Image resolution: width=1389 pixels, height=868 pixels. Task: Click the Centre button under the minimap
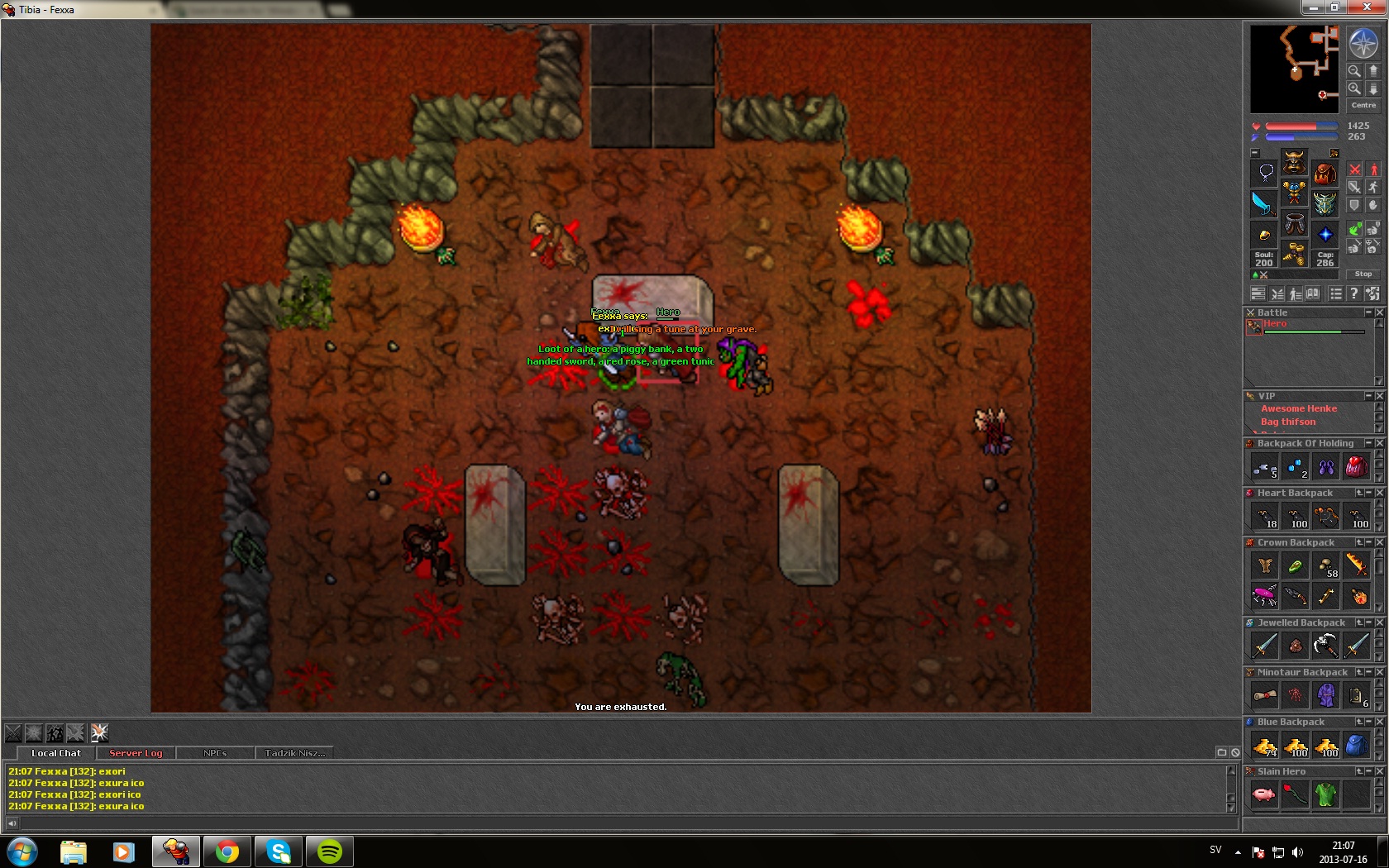(x=1363, y=105)
